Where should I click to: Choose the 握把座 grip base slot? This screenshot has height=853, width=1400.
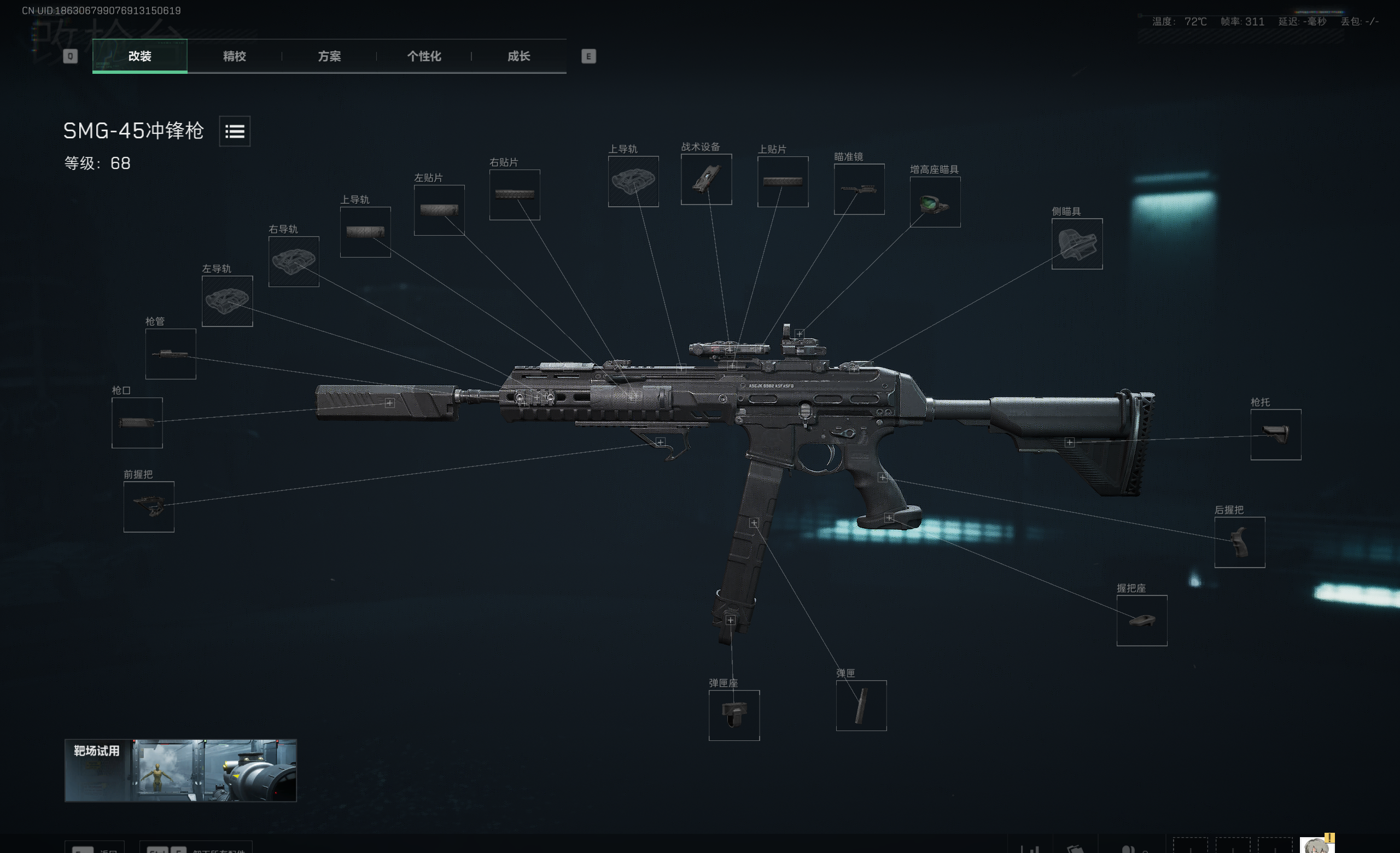(x=1141, y=620)
